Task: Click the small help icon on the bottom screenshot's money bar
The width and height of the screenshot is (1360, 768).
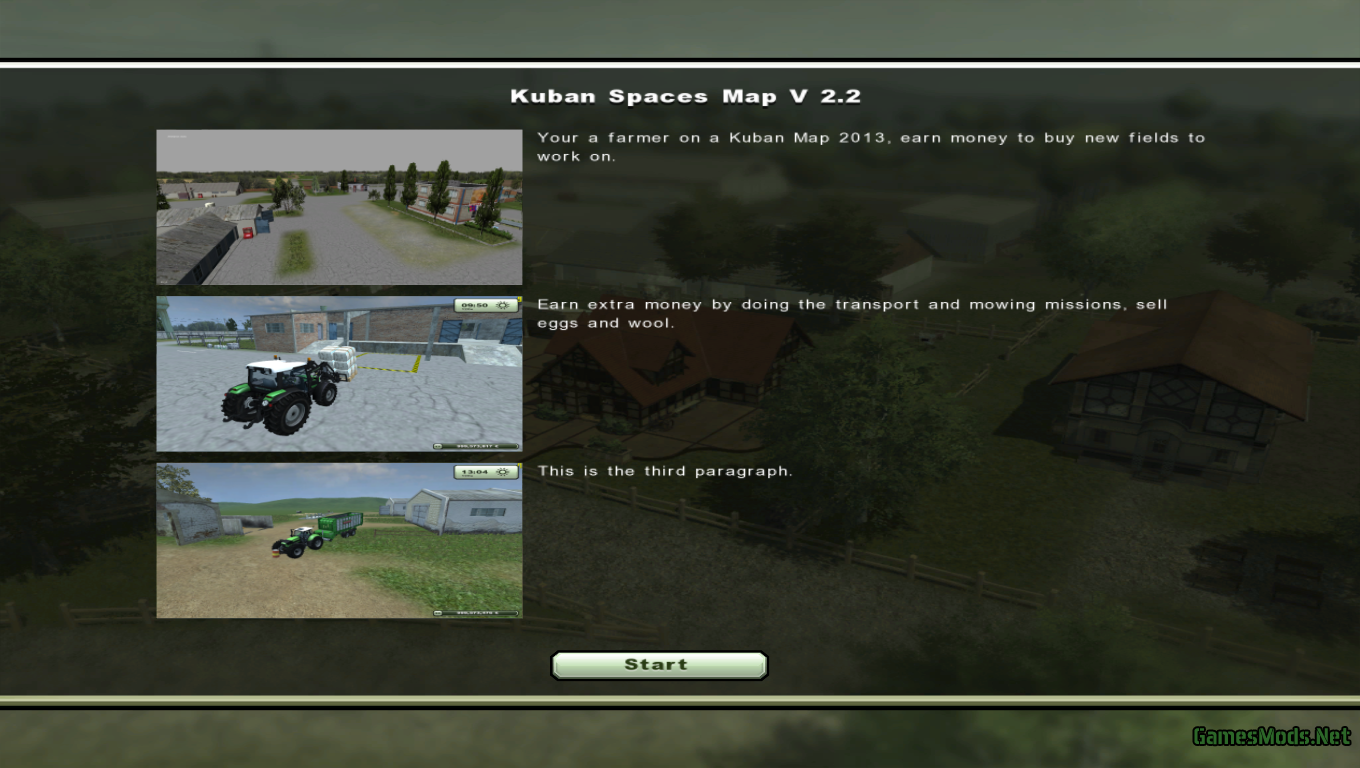Action: coord(438,612)
